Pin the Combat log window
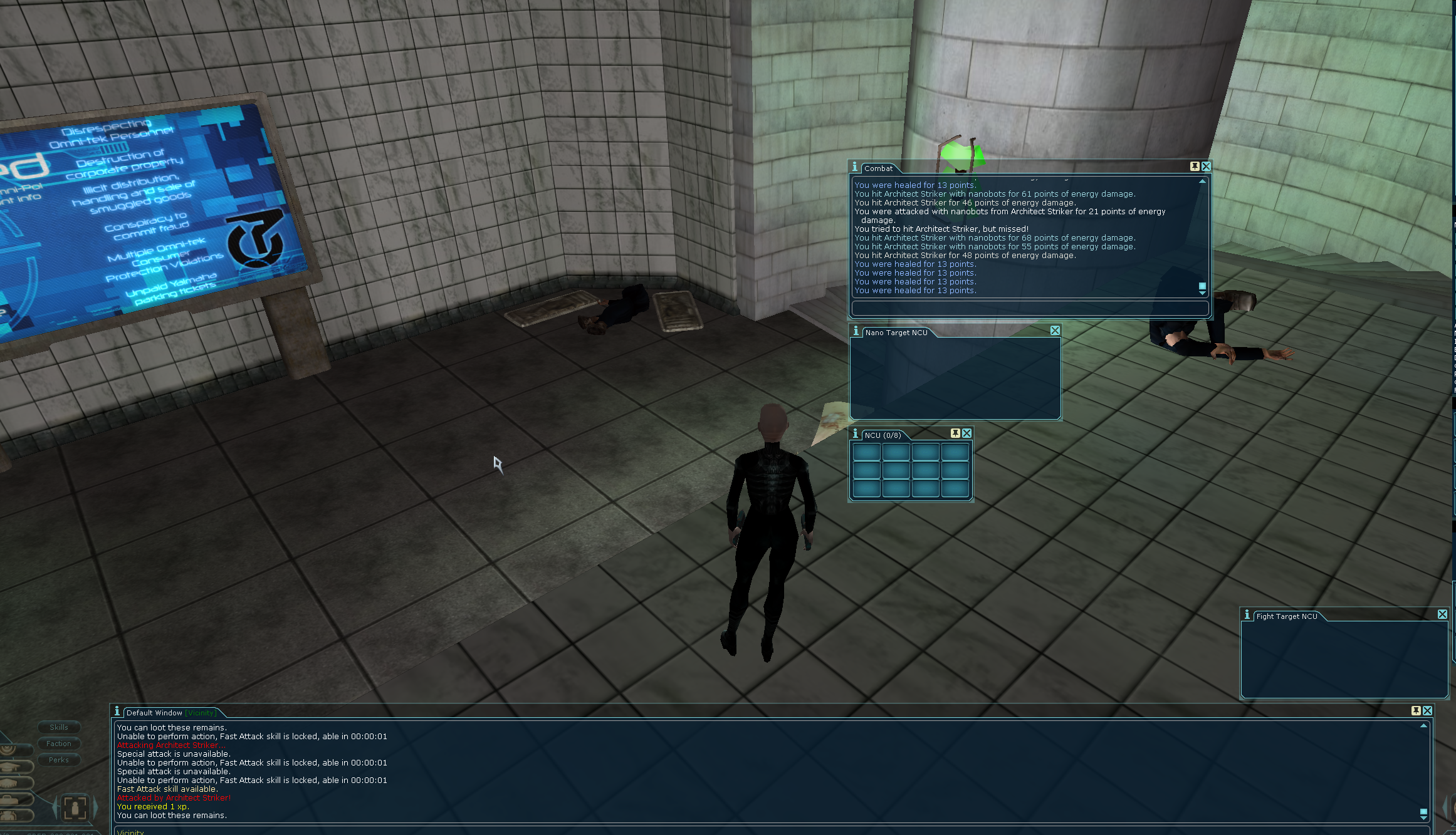Image resolution: width=1456 pixels, height=835 pixels. coord(1195,167)
